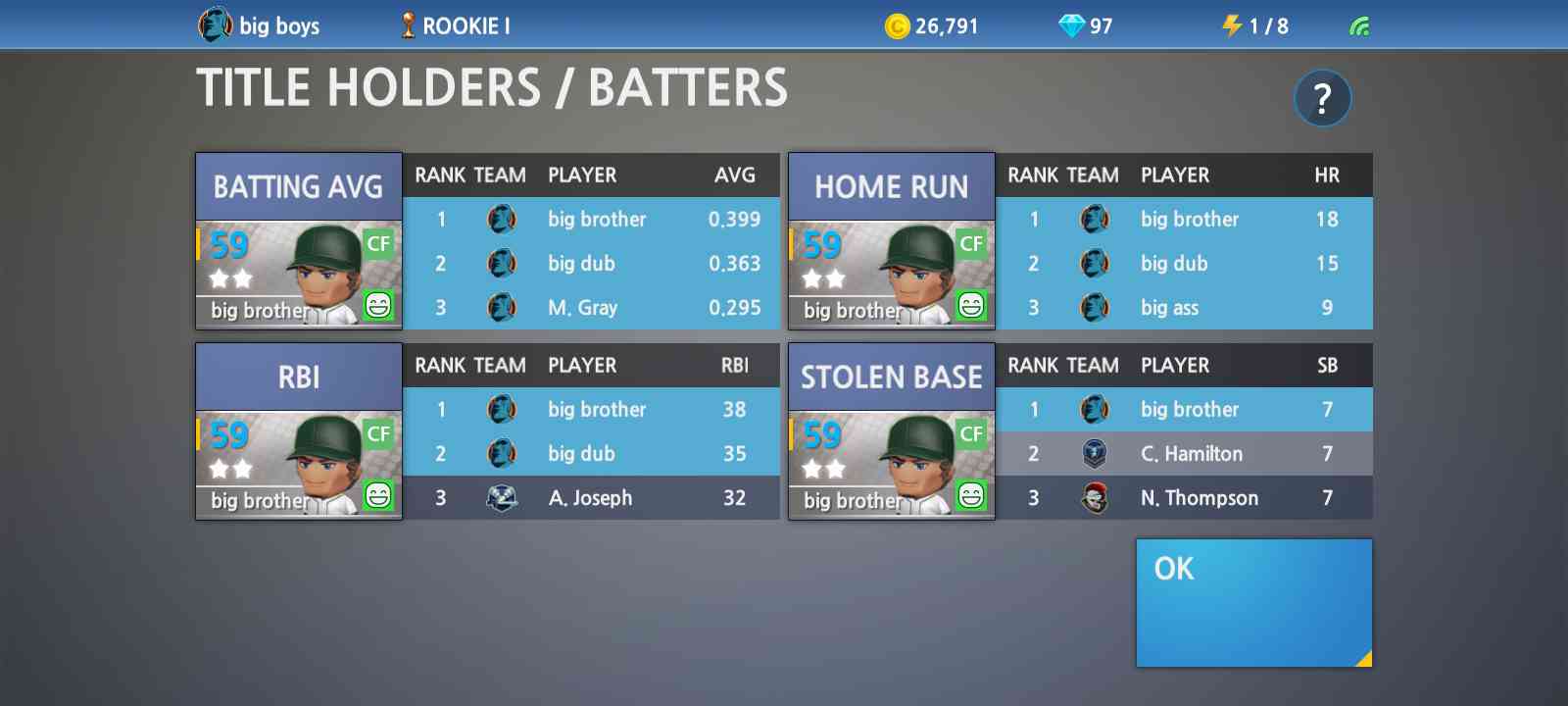Choose the RBI title holder card
This screenshot has height=706, width=1568.
point(299,431)
